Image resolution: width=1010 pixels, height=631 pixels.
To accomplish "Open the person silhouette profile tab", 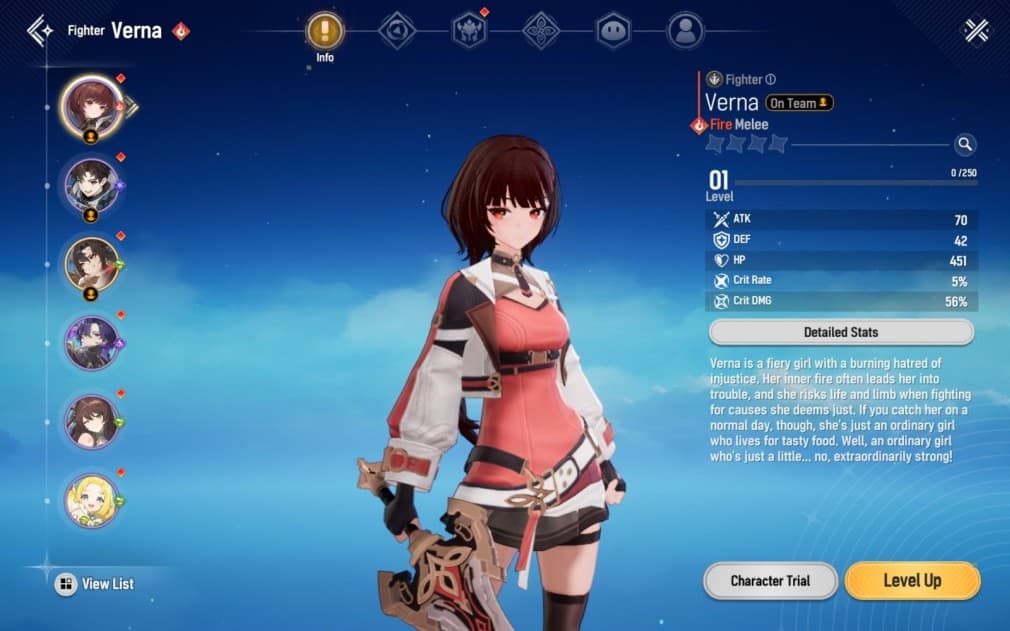I will [x=685, y=31].
